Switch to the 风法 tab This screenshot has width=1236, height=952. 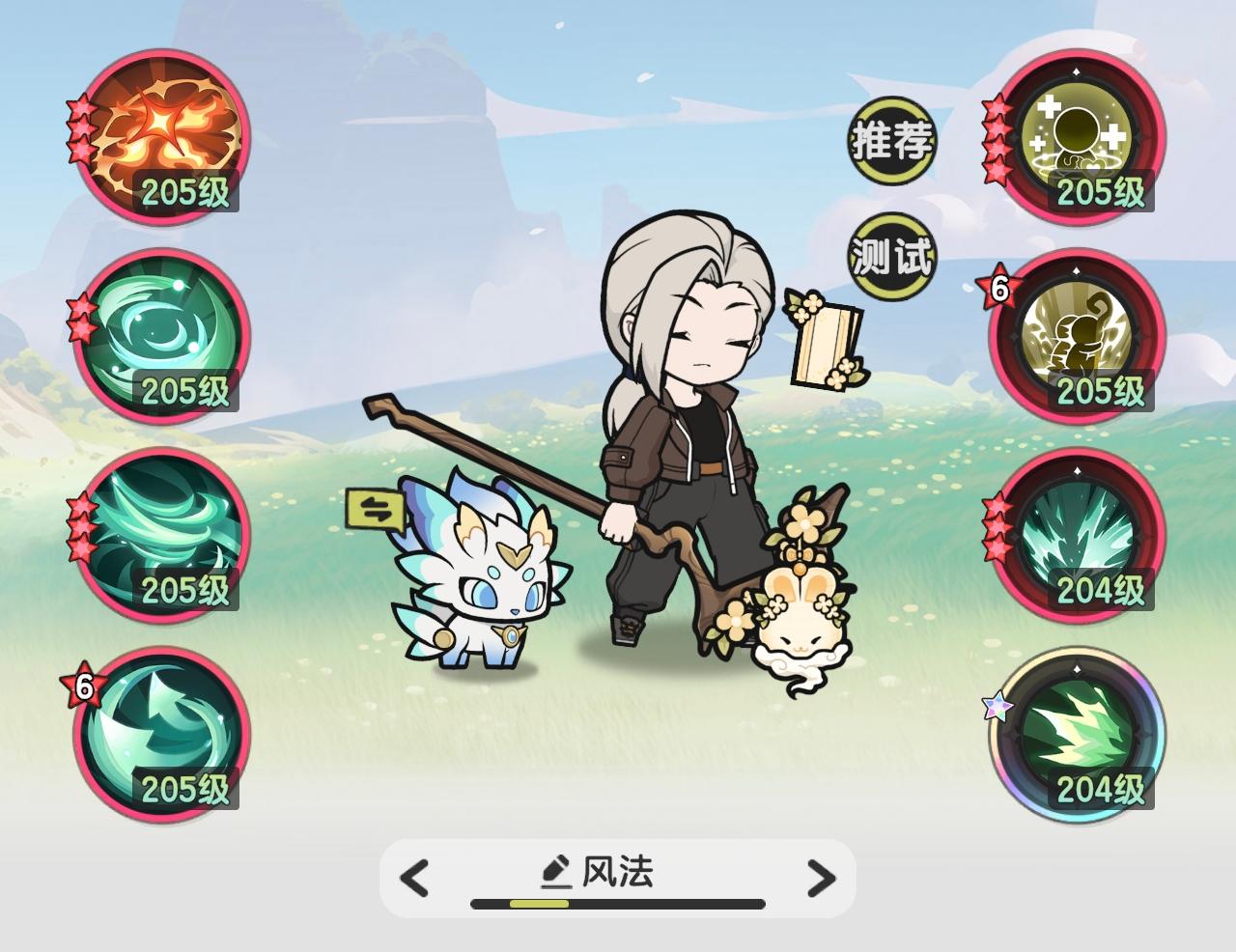(x=618, y=872)
